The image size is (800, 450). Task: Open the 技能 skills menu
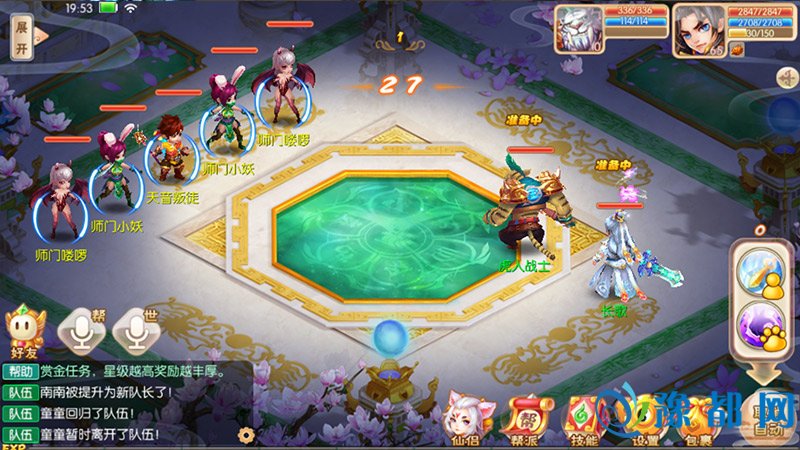[584, 418]
